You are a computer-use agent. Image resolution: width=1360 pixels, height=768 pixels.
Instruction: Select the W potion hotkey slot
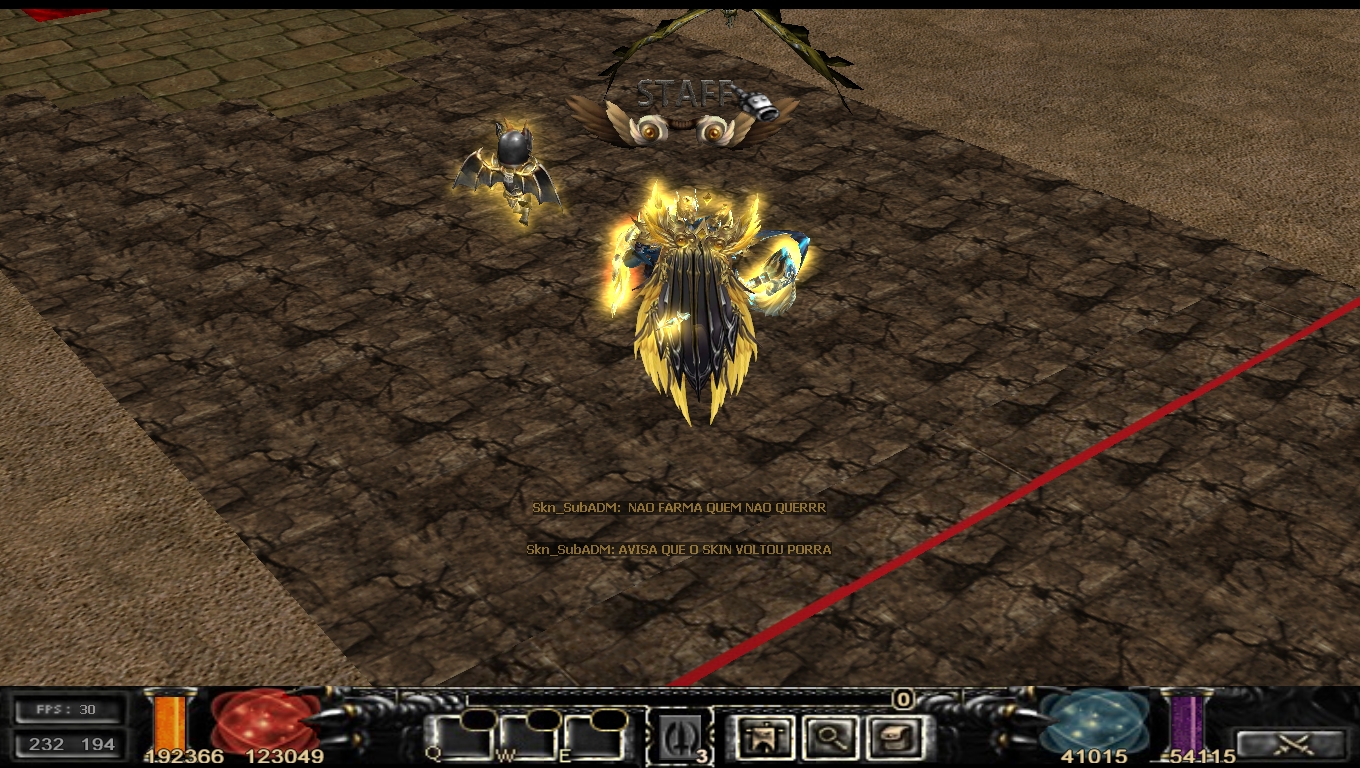[528, 738]
